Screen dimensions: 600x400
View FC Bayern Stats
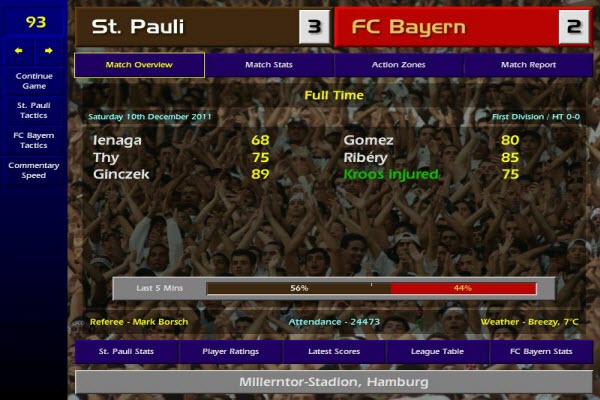click(x=541, y=352)
